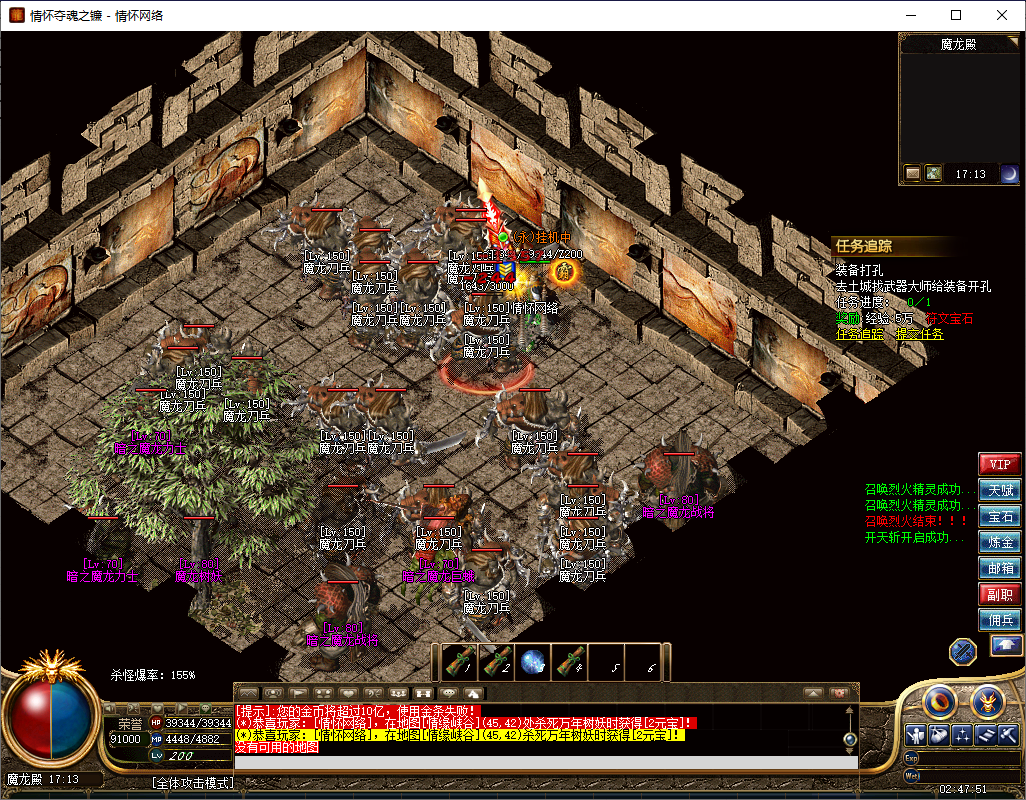1026x800 pixels.
Task: Click the golden dragon head round button
Action: [x=987, y=700]
